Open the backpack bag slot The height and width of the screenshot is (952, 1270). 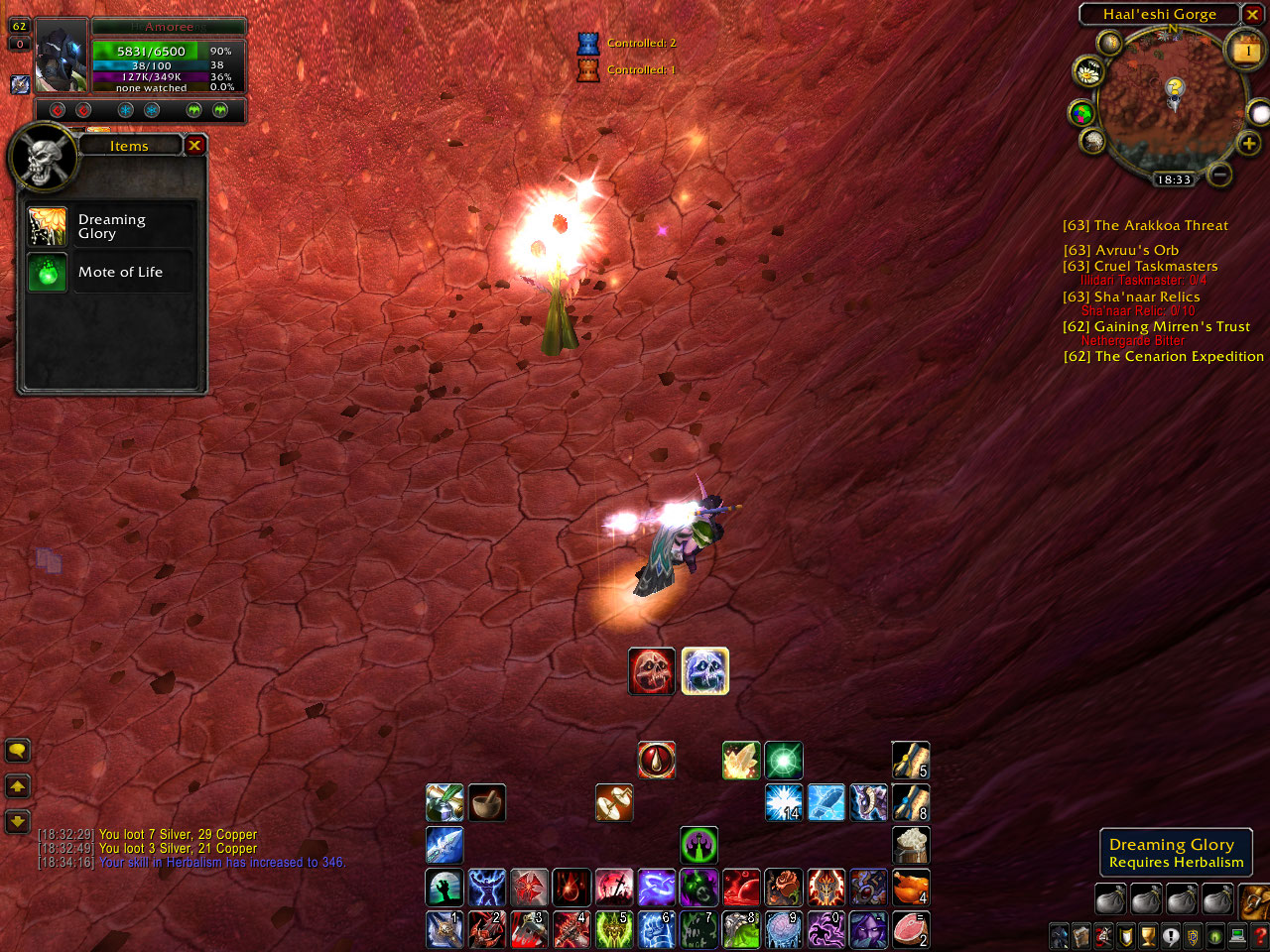(x=1254, y=900)
